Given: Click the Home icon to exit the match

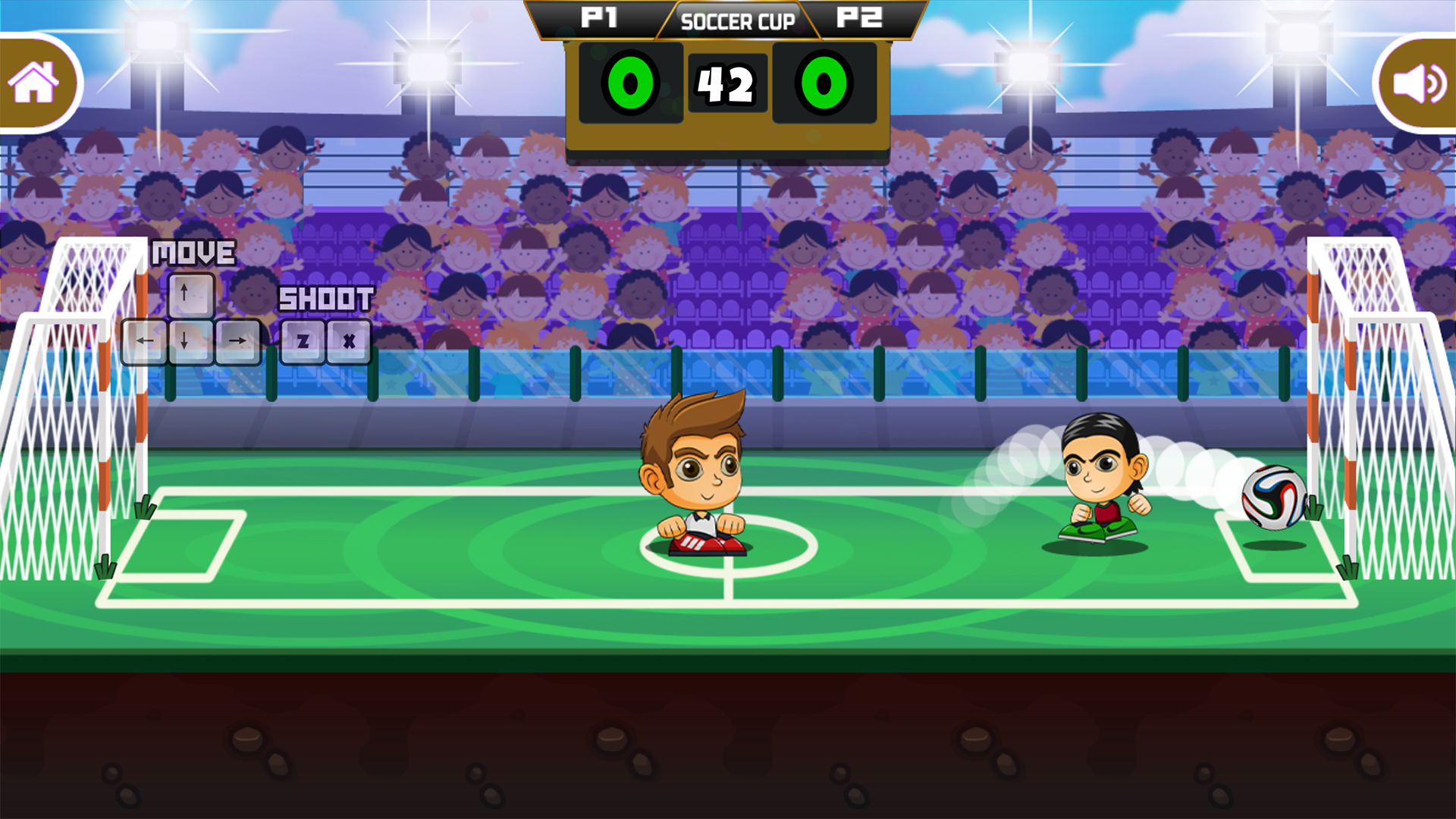Looking at the screenshot, I should point(34,82).
